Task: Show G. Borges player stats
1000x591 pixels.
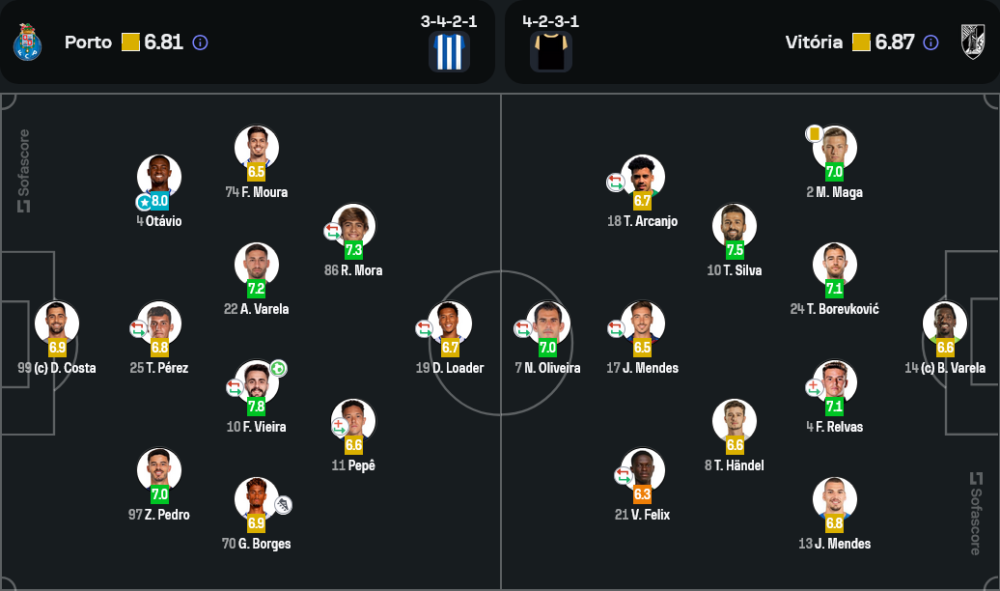Action: point(257,499)
